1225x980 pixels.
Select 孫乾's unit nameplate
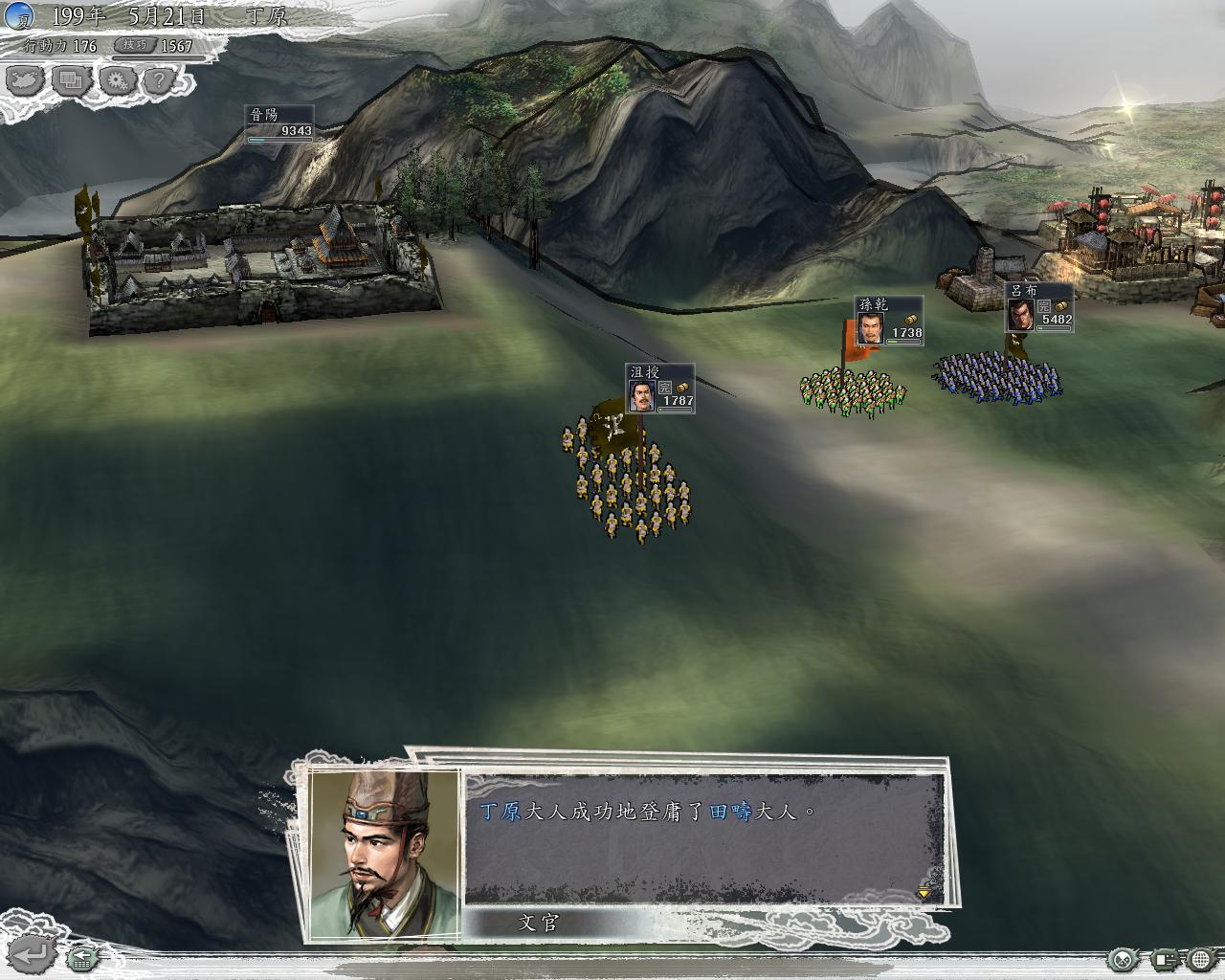[889, 321]
